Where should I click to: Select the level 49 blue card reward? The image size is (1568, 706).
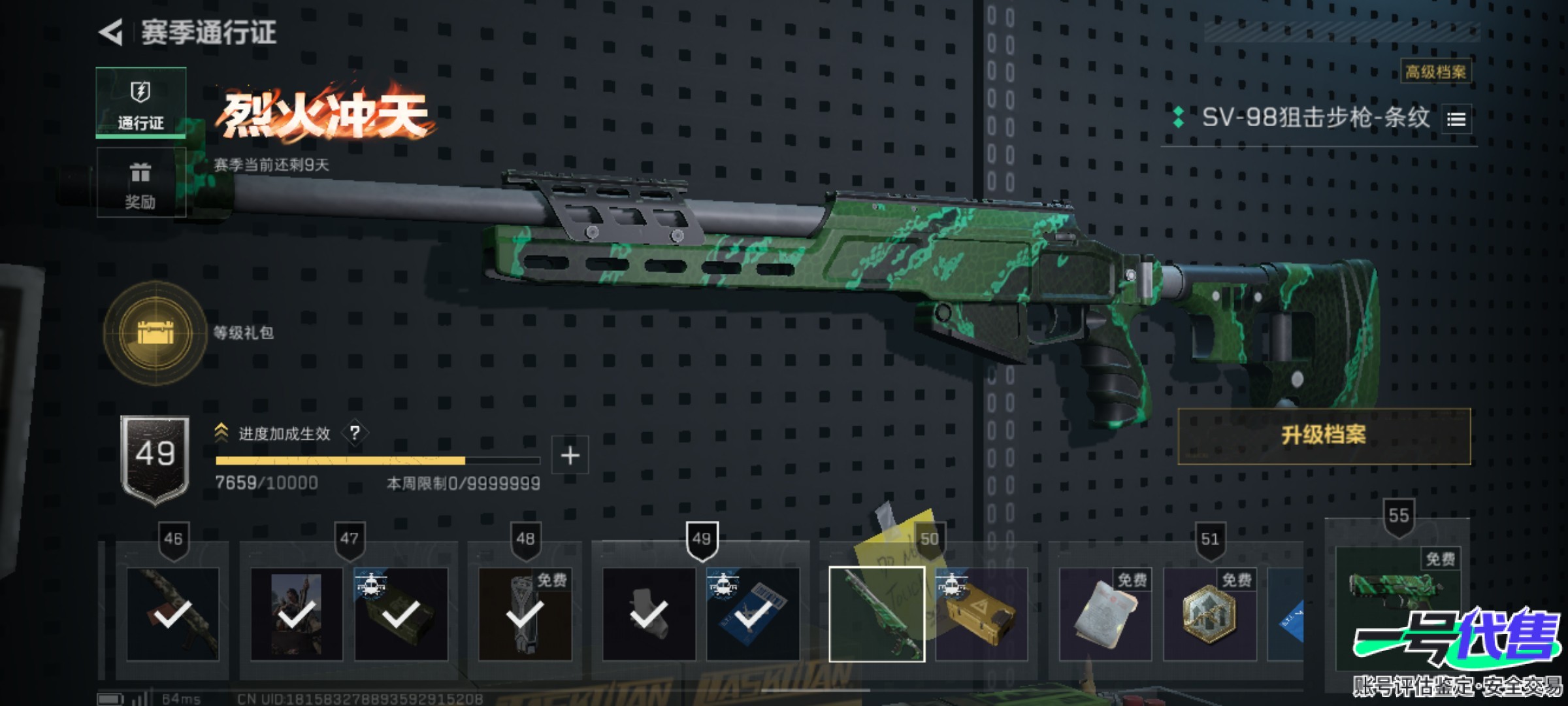(x=753, y=614)
